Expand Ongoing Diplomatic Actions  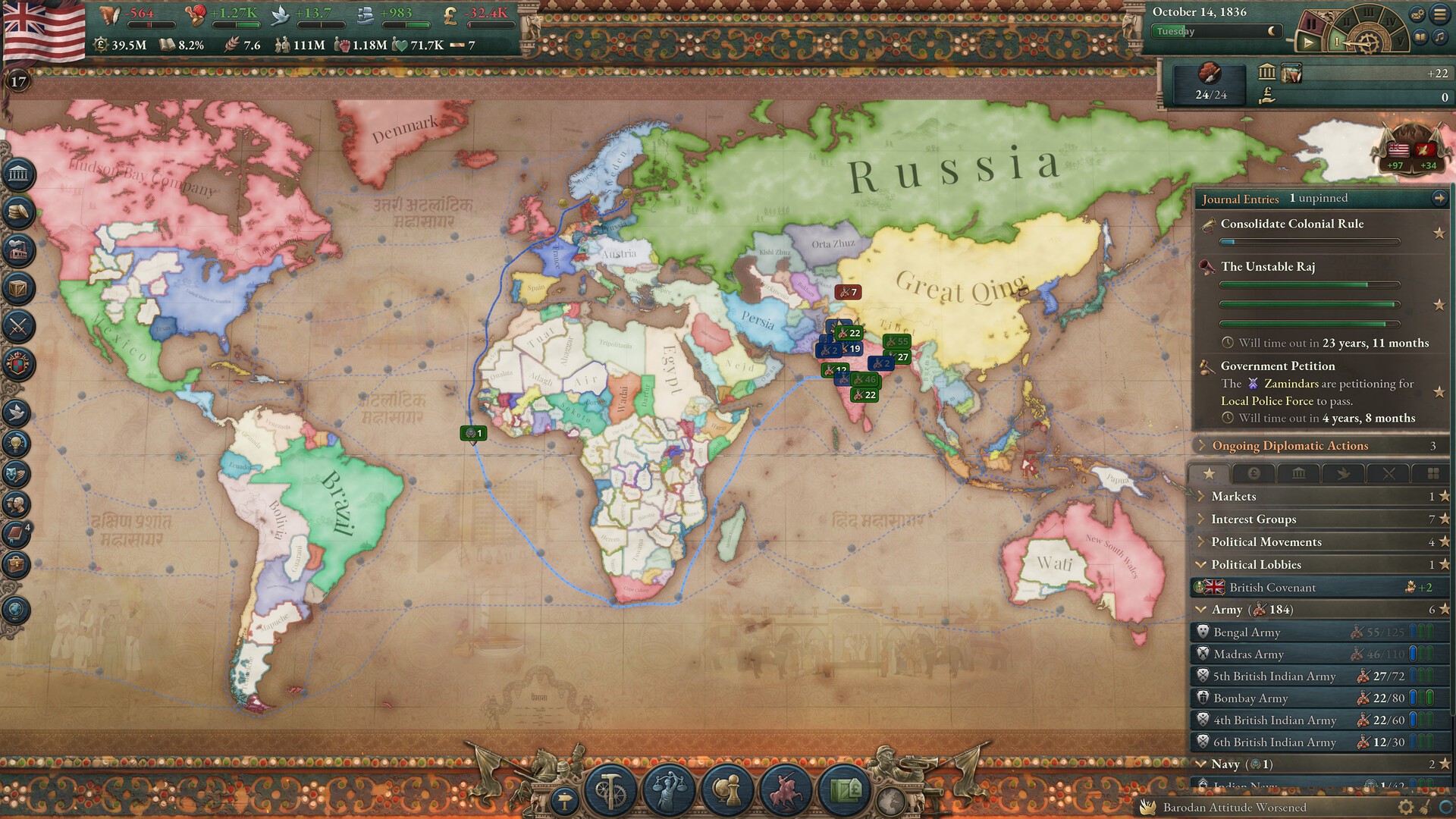(1289, 446)
